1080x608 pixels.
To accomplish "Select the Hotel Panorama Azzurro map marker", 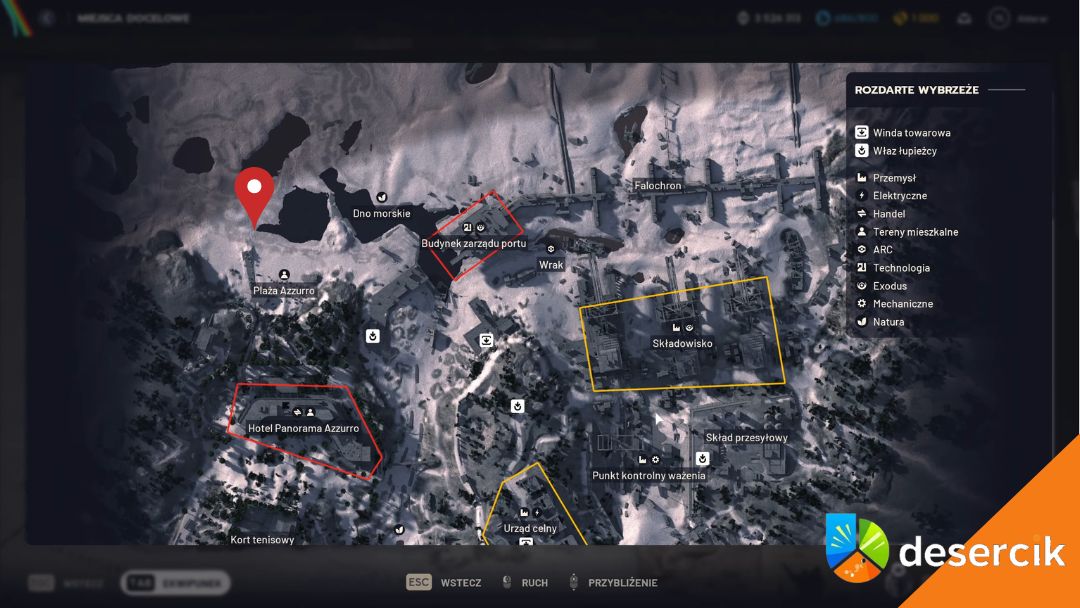I will coord(303,427).
